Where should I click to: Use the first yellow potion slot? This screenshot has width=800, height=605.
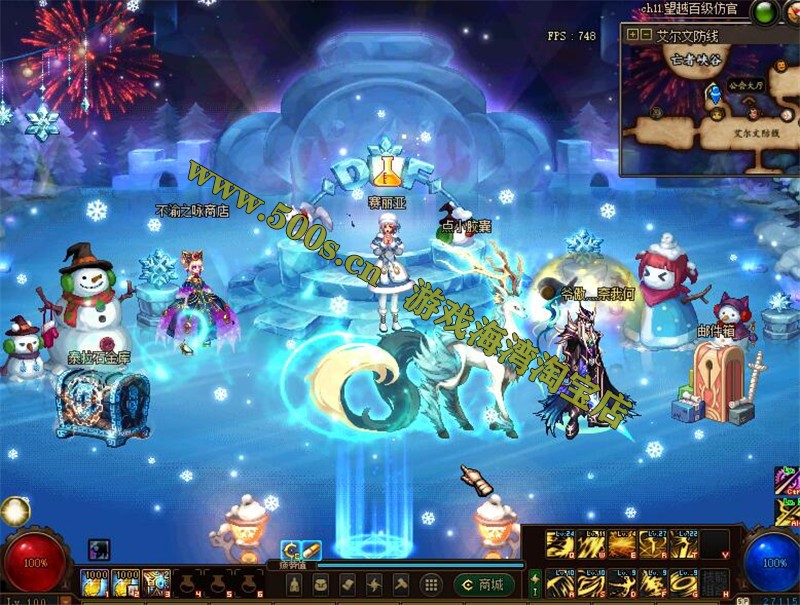(95, 582)
